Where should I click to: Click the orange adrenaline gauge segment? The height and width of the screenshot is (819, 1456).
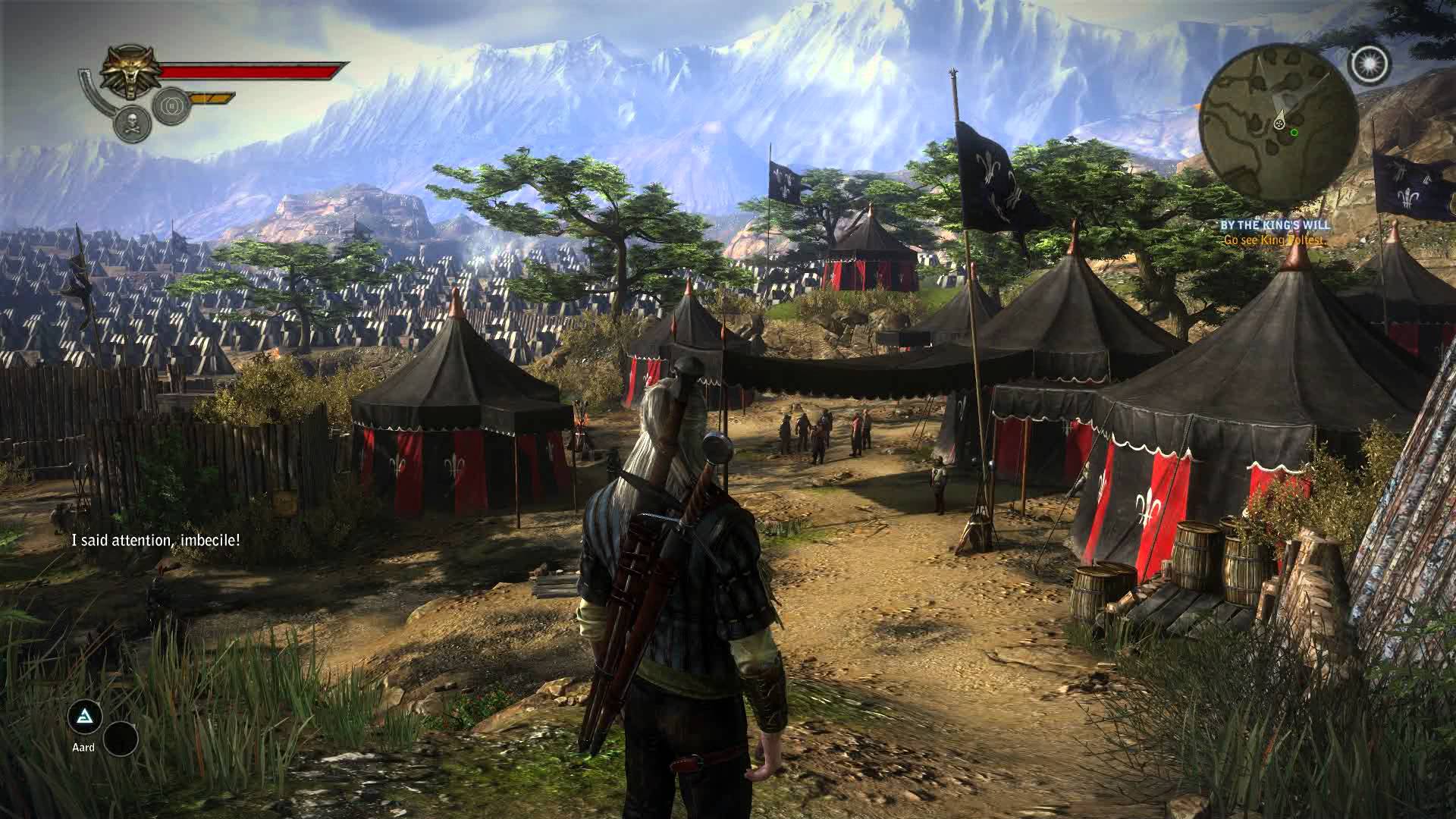pyautogui.click(x=210, y=98)
